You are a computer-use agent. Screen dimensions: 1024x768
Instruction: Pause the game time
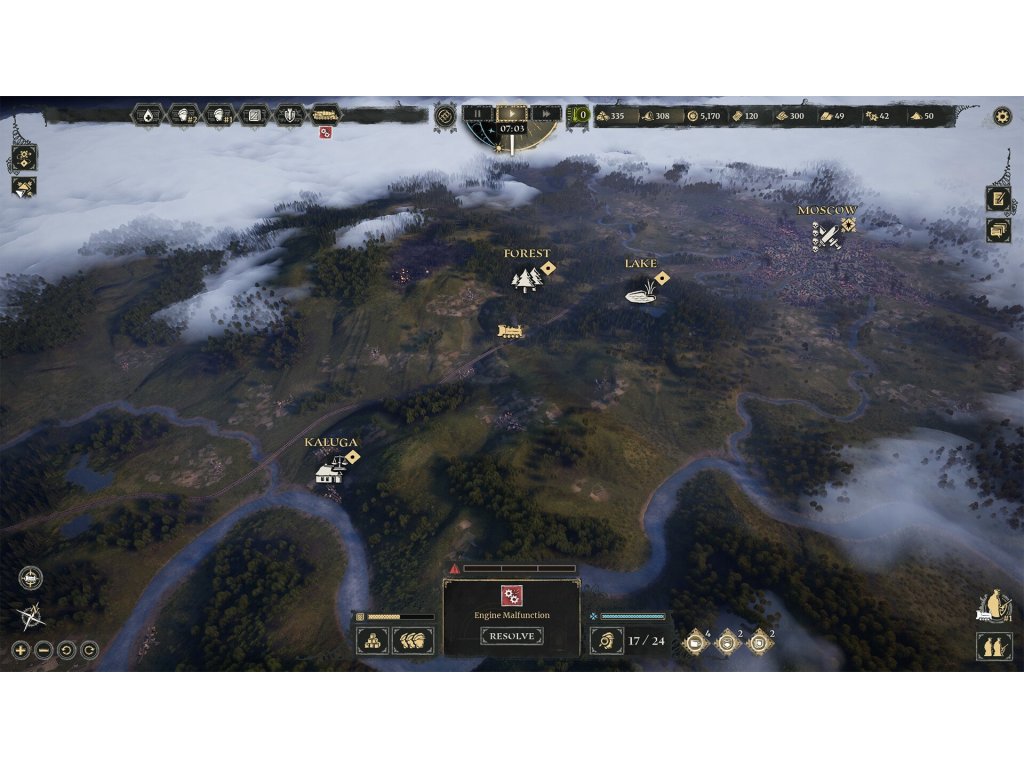(478, 114)
